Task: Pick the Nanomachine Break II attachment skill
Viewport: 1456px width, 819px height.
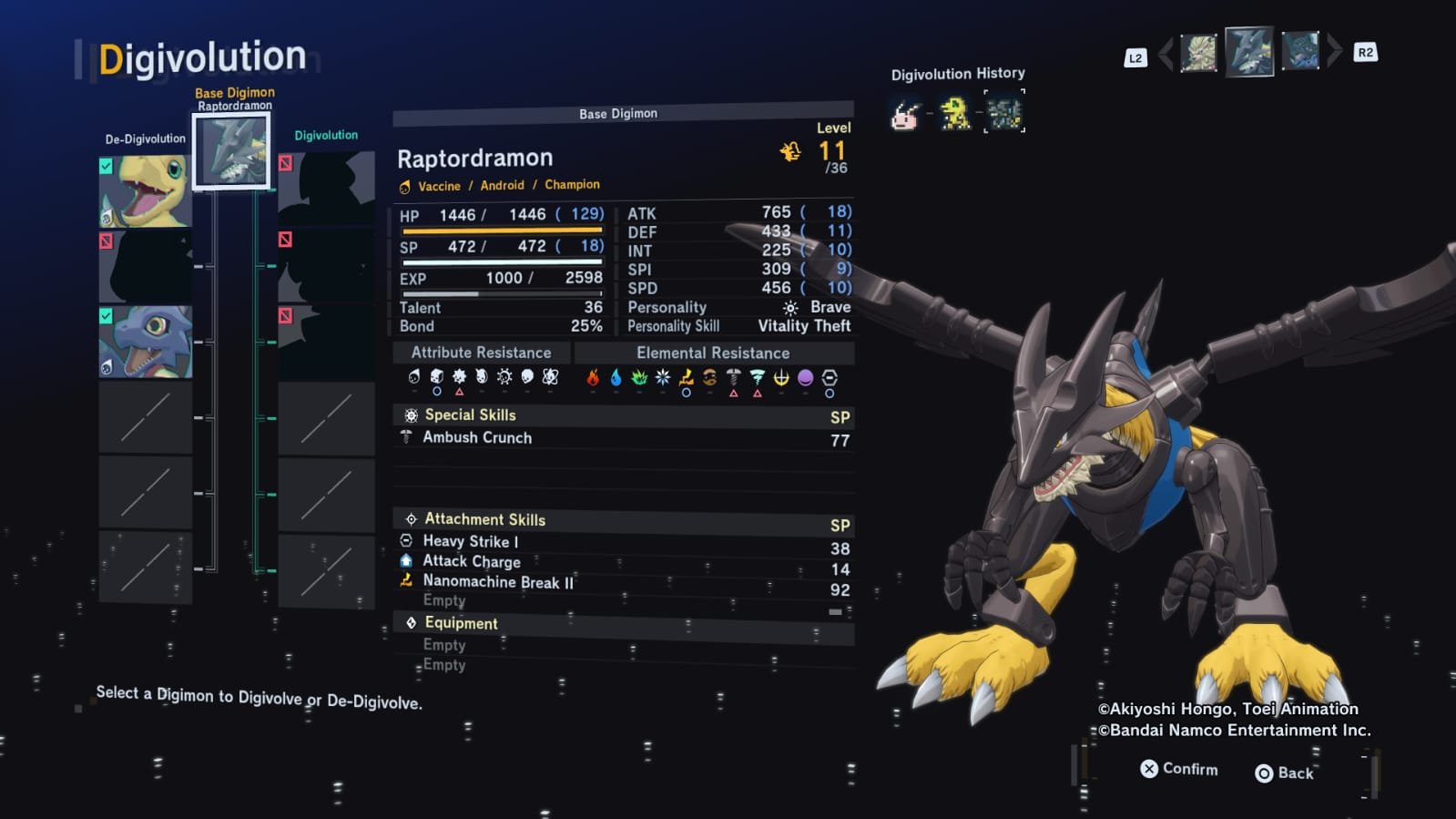Action: point(624,582)
